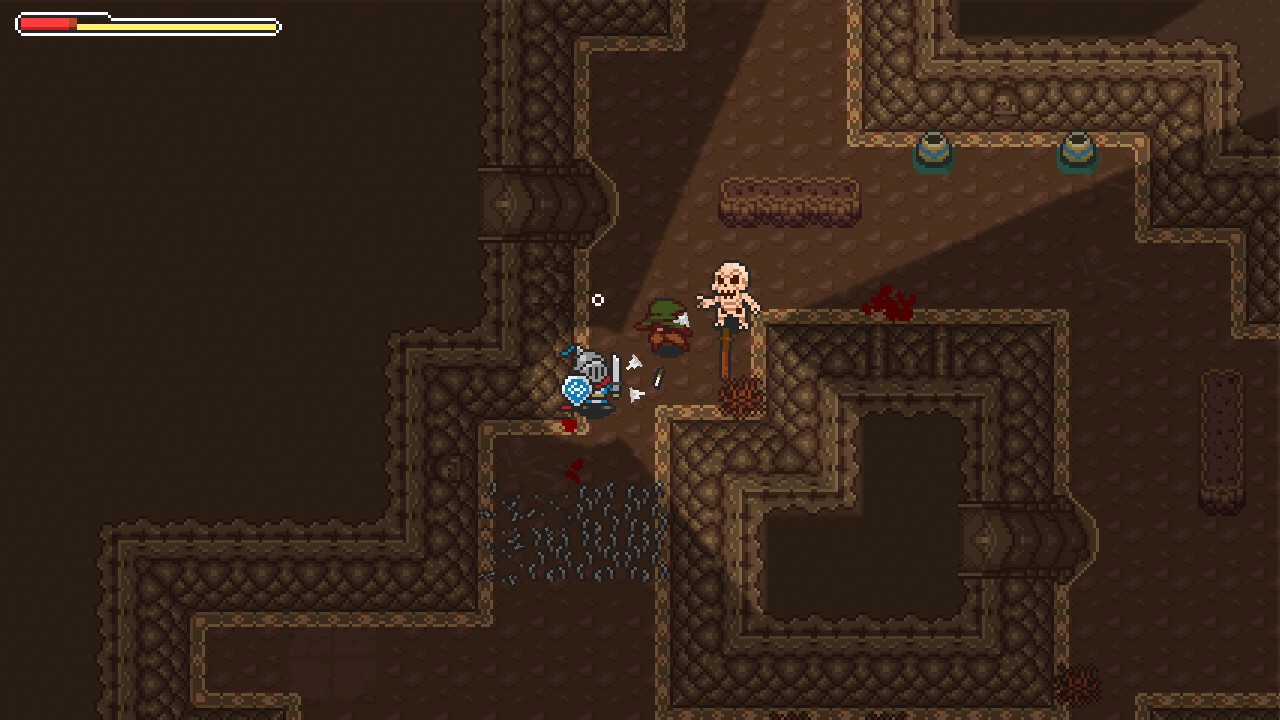Click the skeleton mounted on the wooden pole
Screen dimensions: 1280x720
tap(730, 290)
